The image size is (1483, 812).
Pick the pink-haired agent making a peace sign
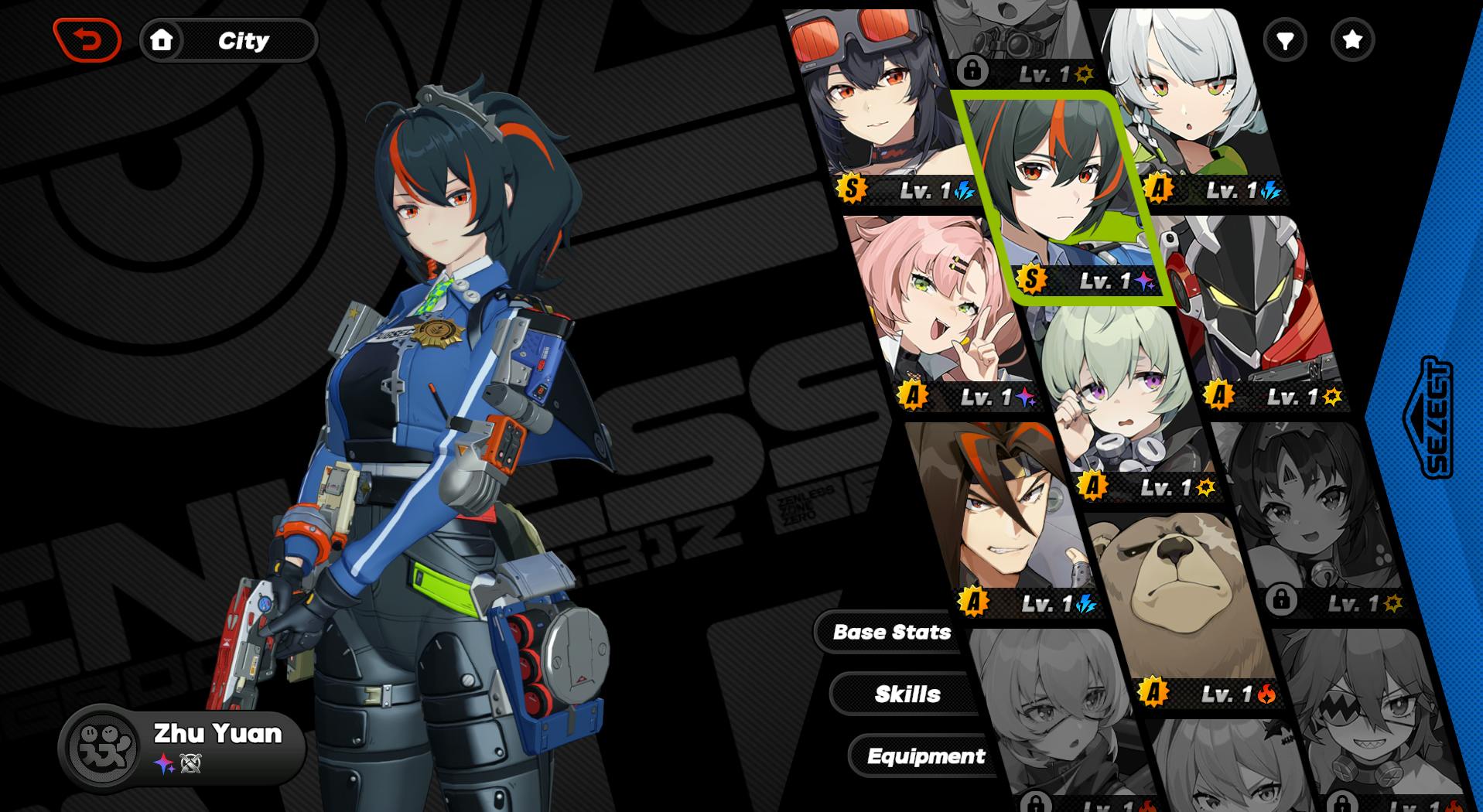click(940, 309)
